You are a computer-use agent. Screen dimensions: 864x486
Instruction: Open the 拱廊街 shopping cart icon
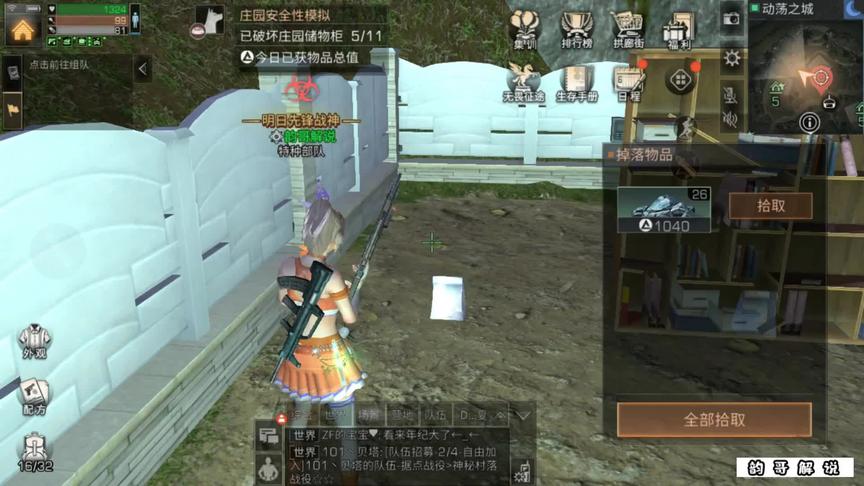(x=627, y=30)
